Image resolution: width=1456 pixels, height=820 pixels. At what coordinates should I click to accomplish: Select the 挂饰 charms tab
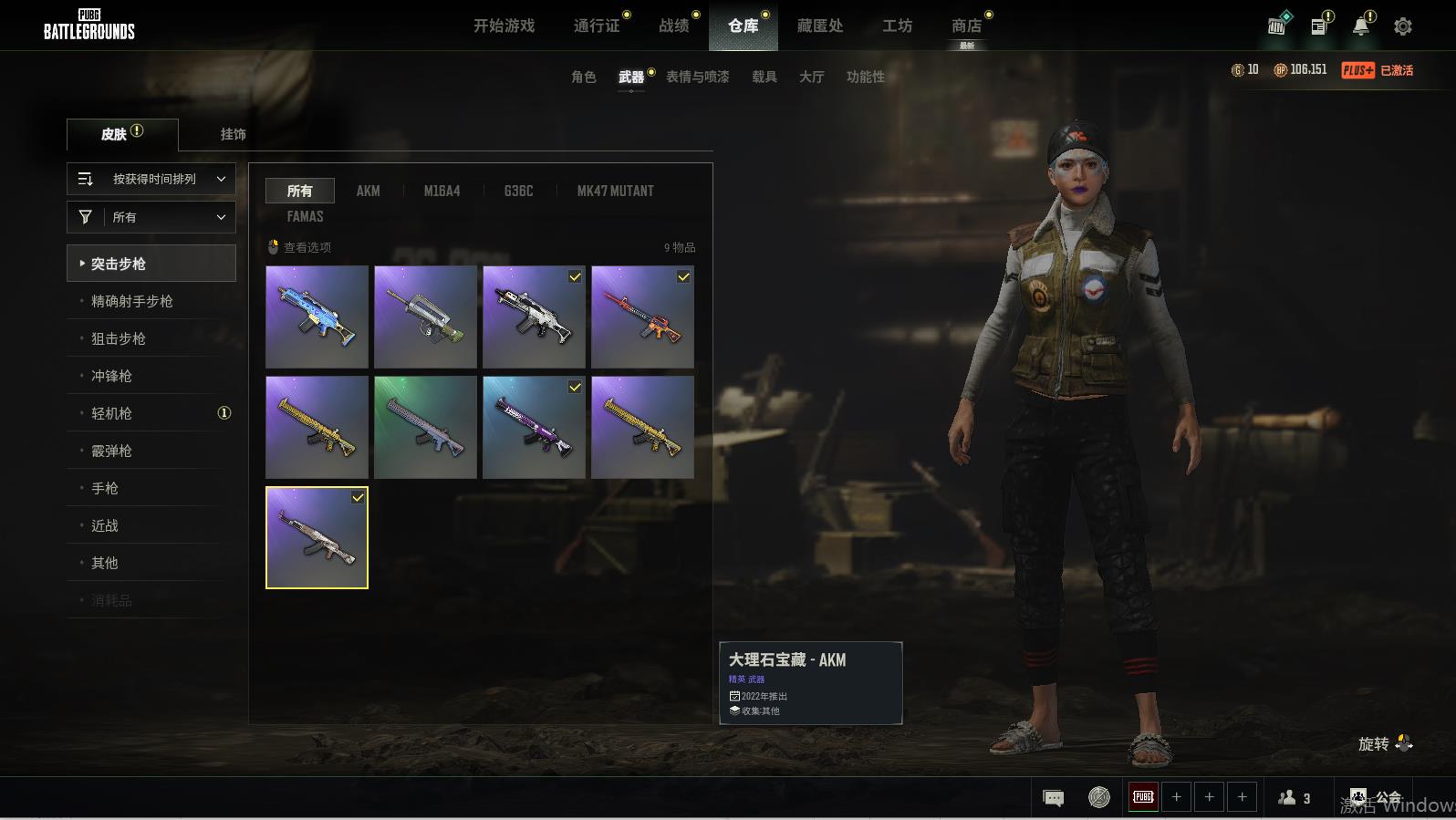coord(234,134)
